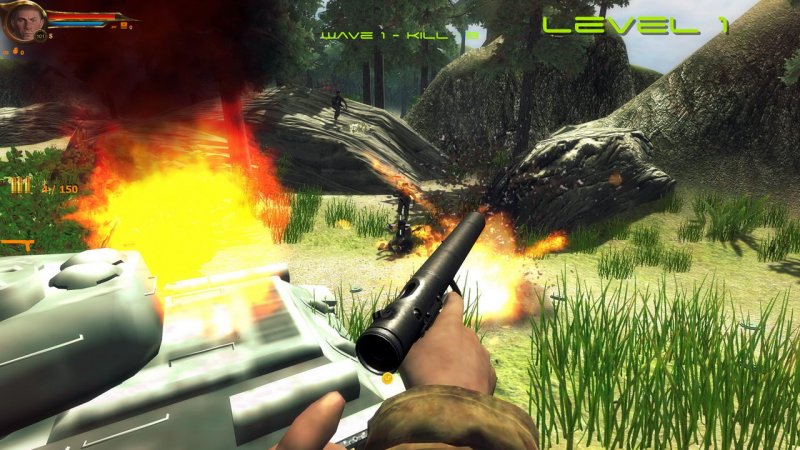Image resolution: width=800 pixels, height=450 pixels.
Task: Click the player portrait in the HUD
Action: (19, 22)
